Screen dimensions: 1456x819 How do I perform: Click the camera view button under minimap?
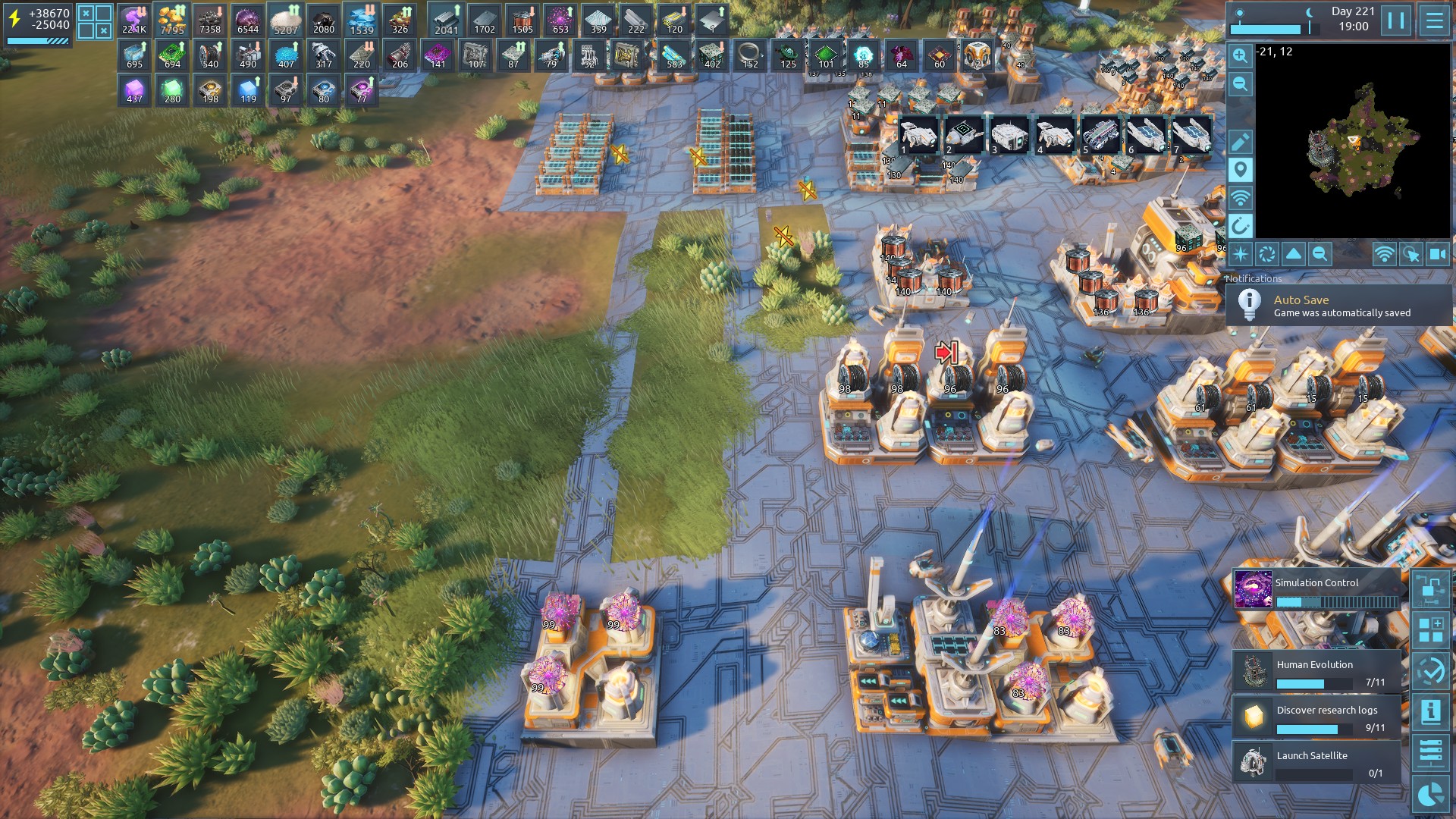pyautogui.click(x=1437, y=254)
